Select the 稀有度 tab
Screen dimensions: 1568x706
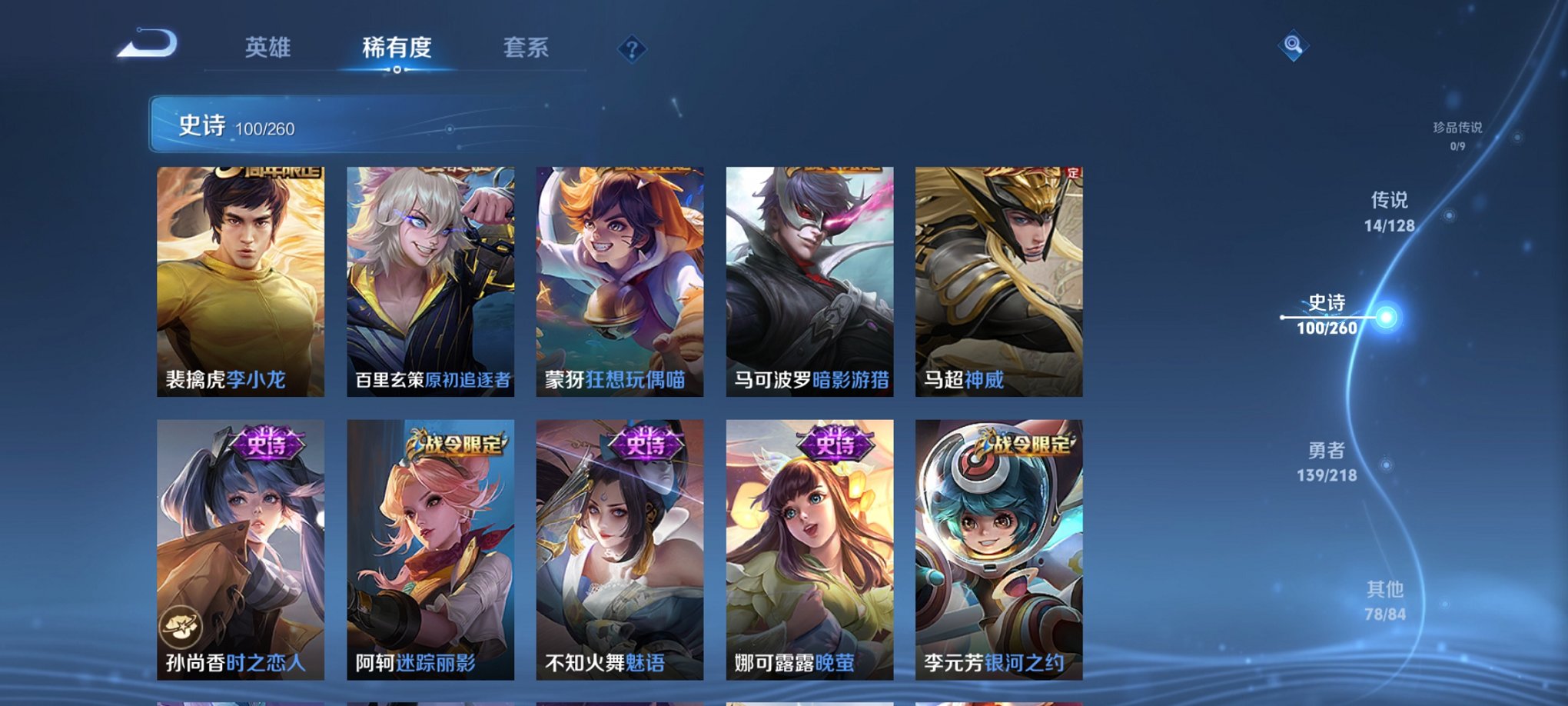(396, 48)
